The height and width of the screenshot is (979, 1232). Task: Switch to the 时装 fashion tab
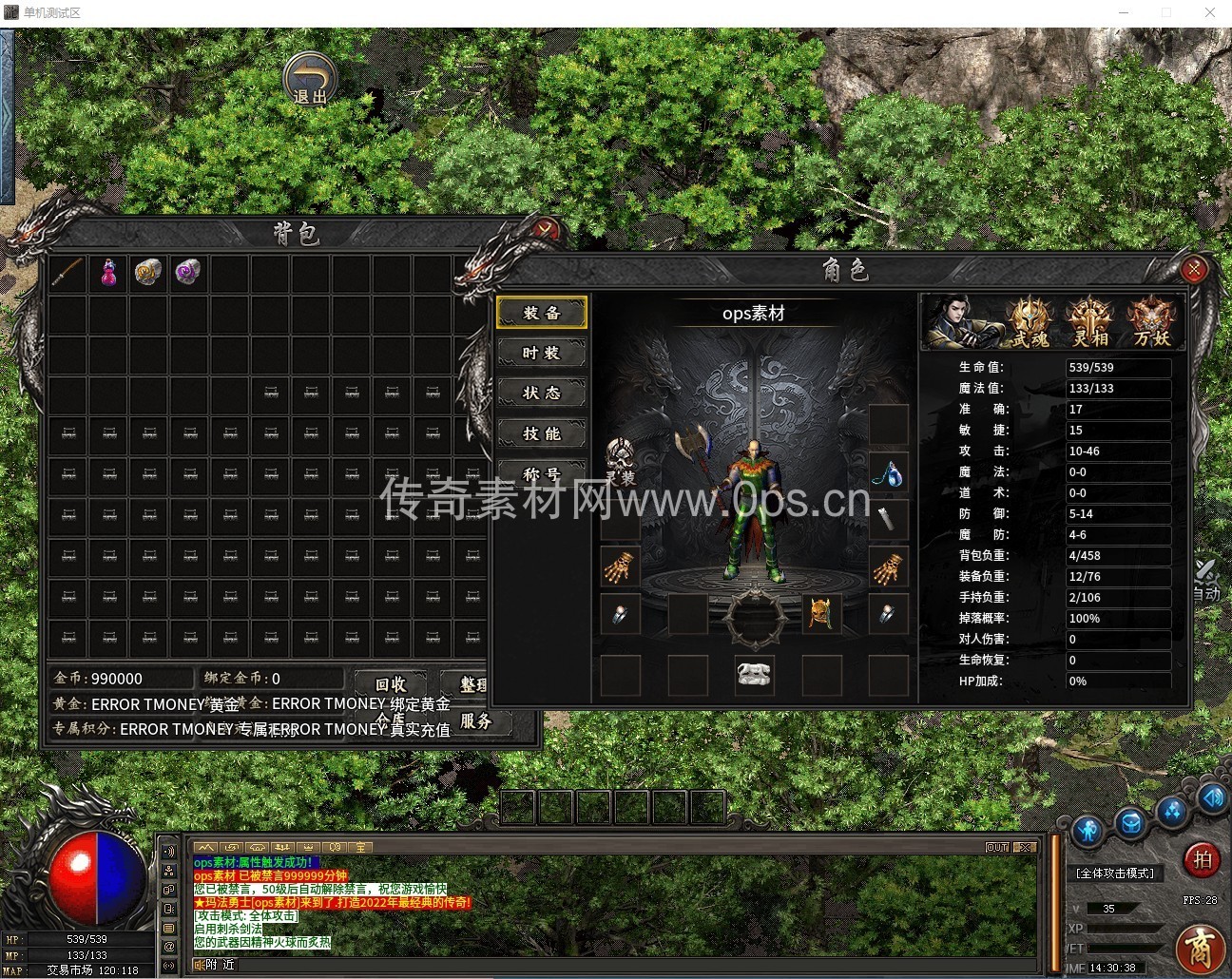(x=542, y=353)
